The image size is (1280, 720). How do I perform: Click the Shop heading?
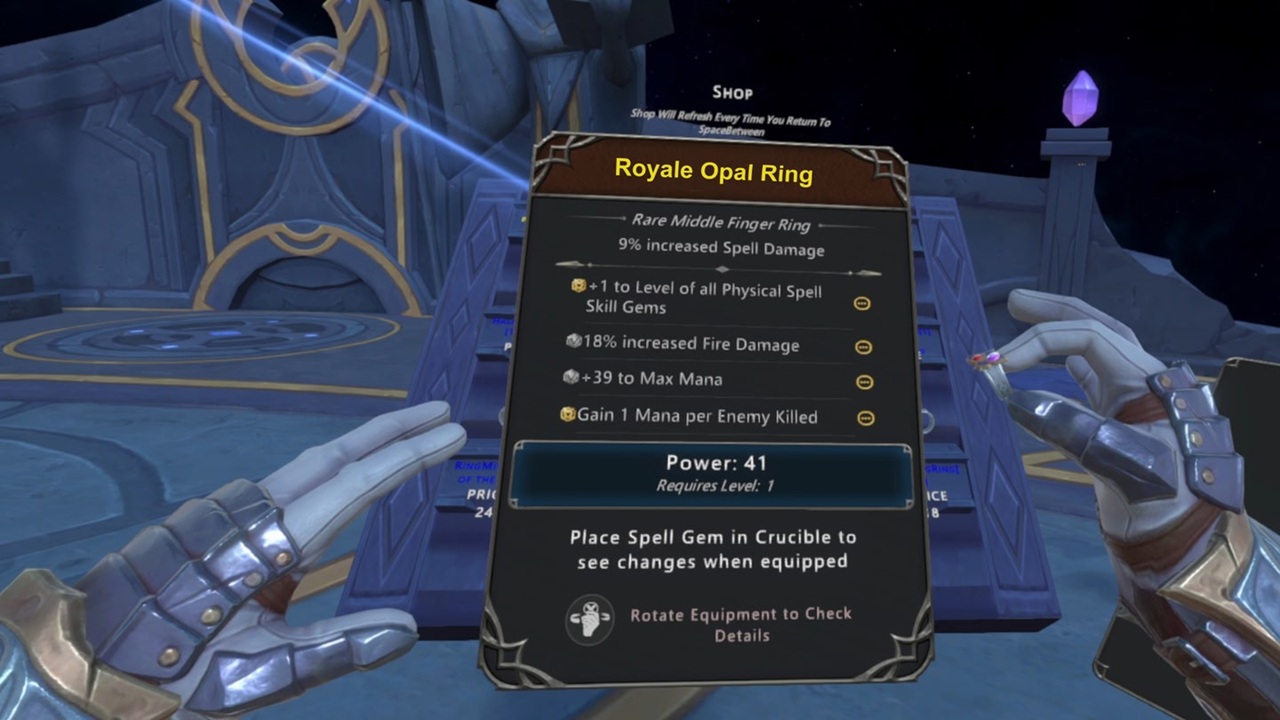click(x=731, y=92)
